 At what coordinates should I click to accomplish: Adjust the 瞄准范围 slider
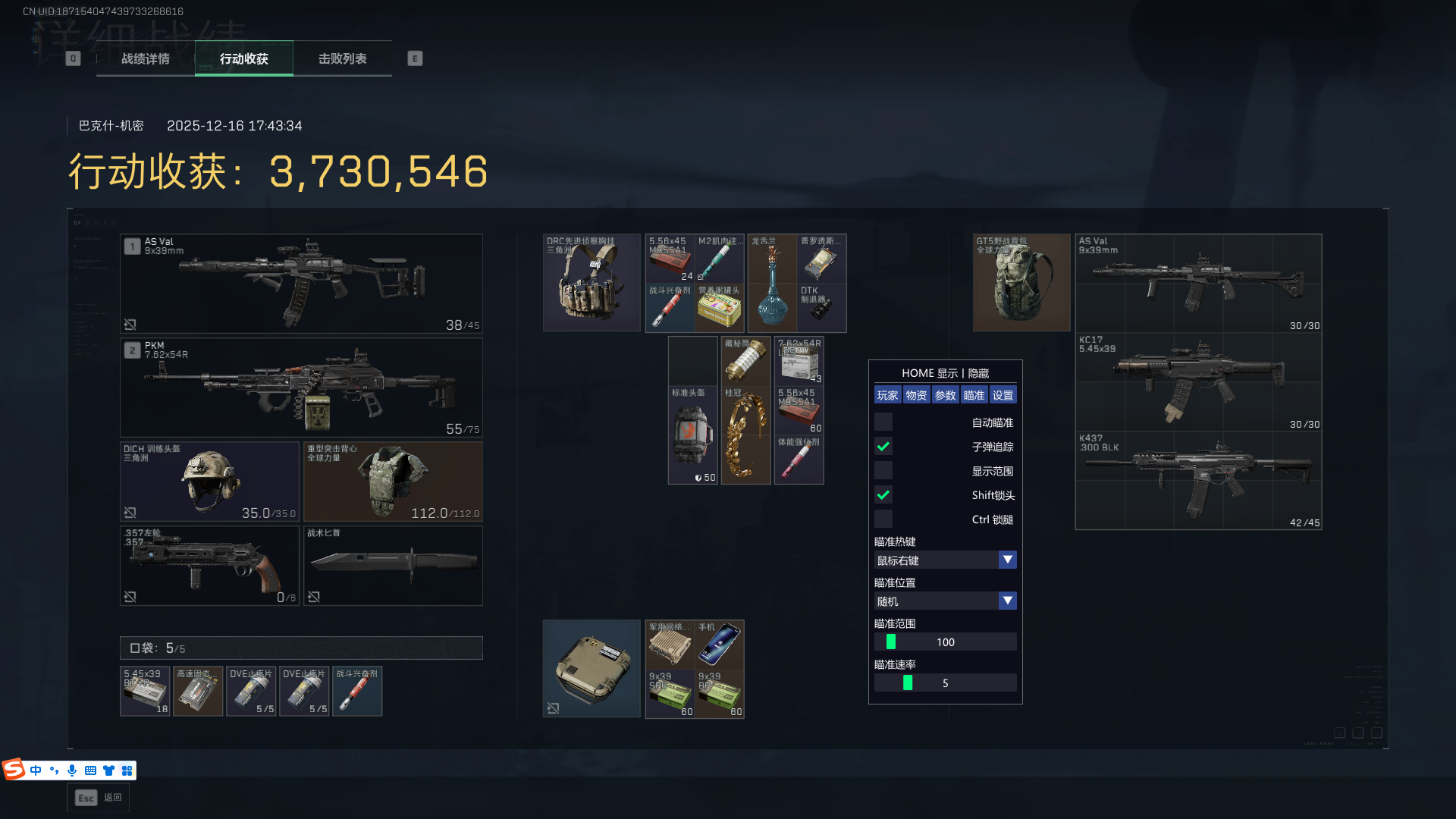point(891,642)
